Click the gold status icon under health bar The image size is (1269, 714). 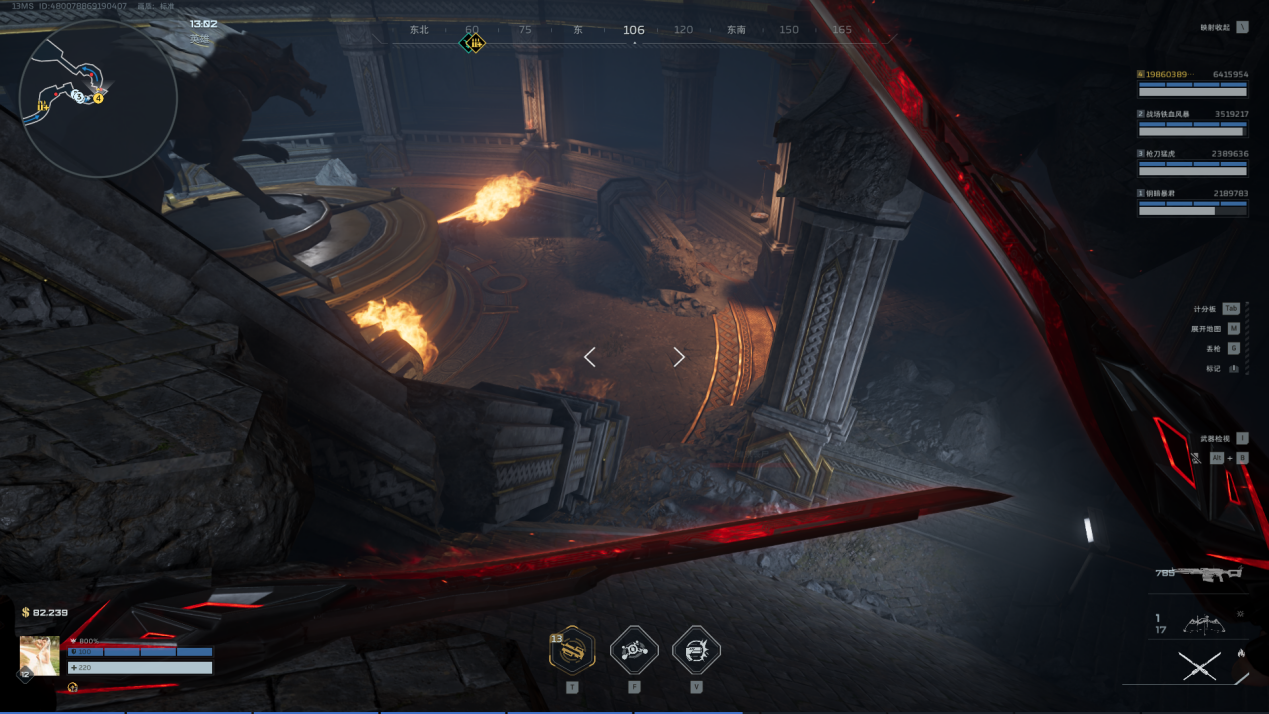click(x=73, y=687)
